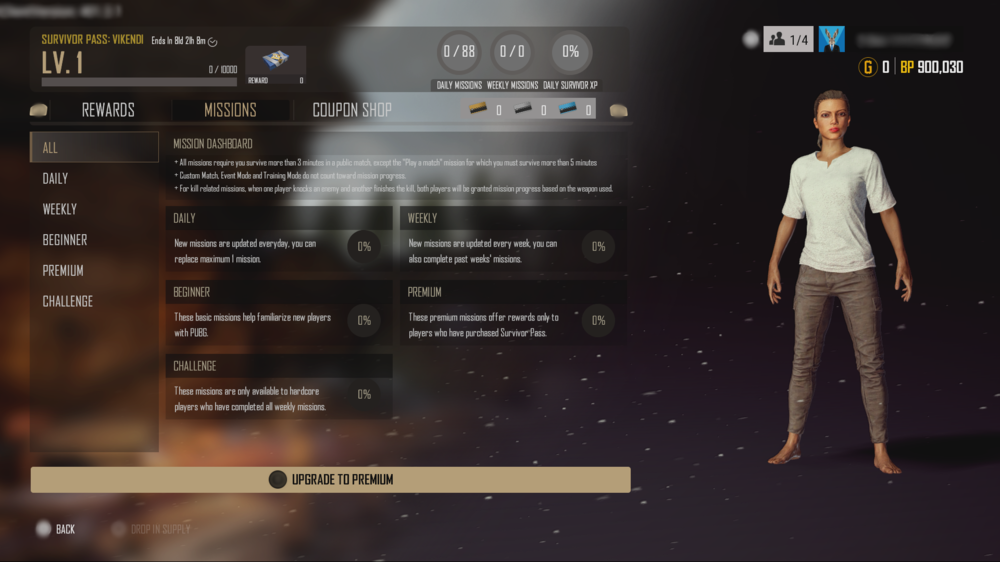View the Challenge missions category

pos(94,301)
